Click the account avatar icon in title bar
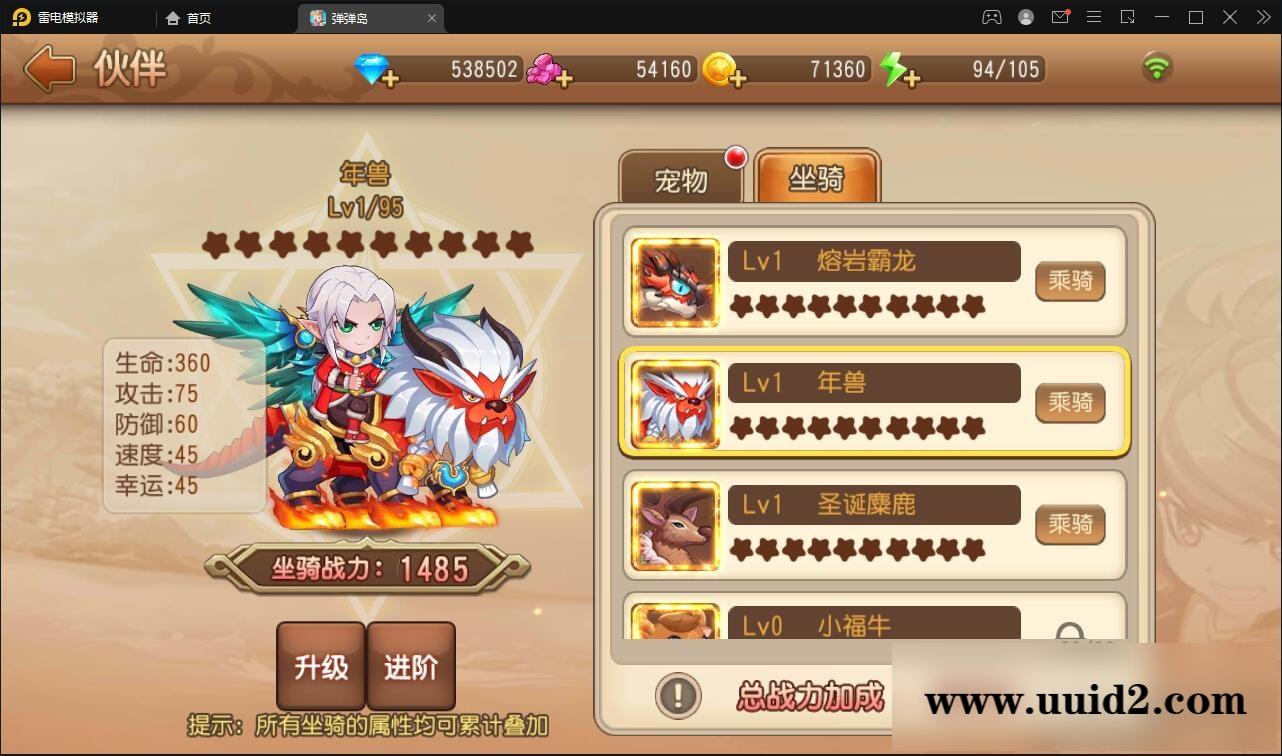Image resolution: width=1282 pixels, height=756 pixels. tap(1026, 17)
